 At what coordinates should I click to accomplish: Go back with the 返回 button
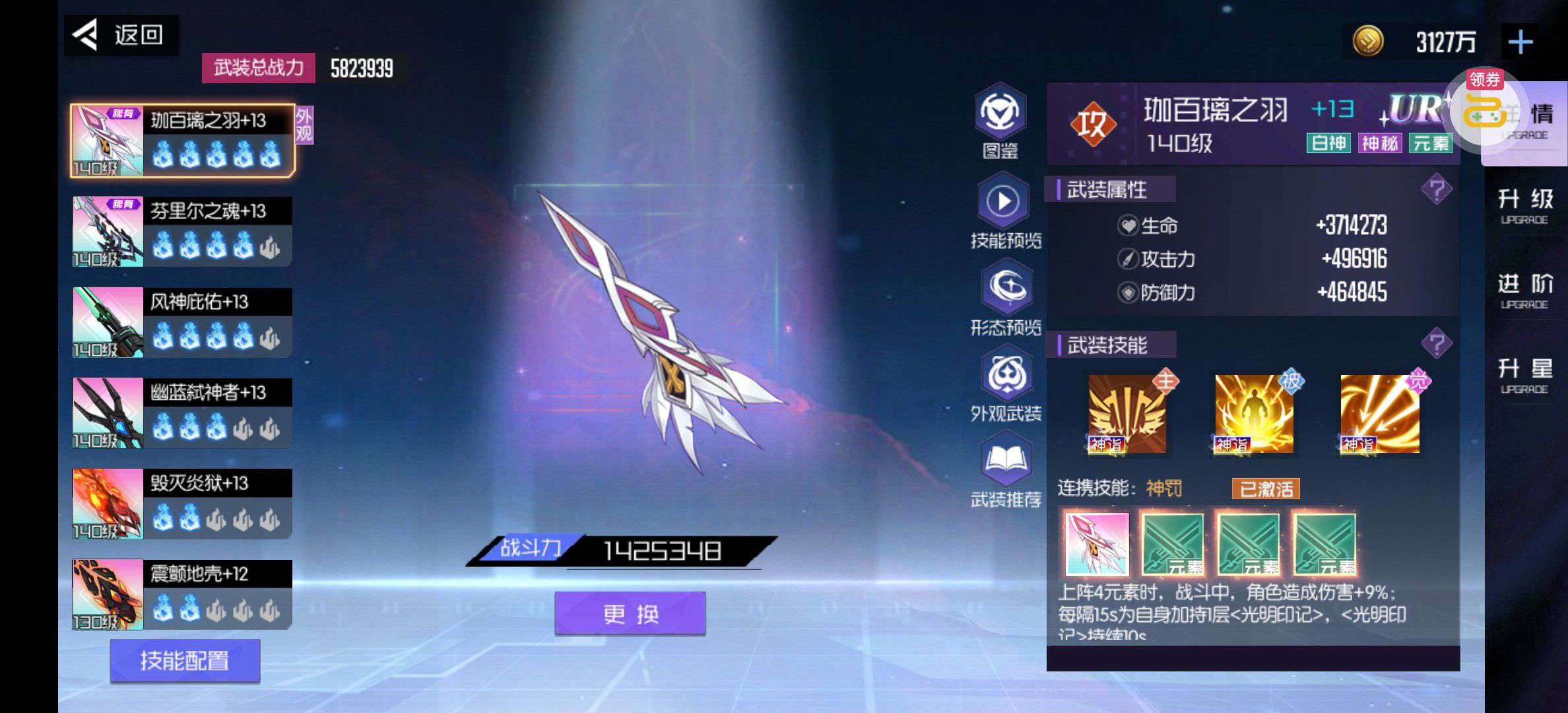tap(121, 35)
